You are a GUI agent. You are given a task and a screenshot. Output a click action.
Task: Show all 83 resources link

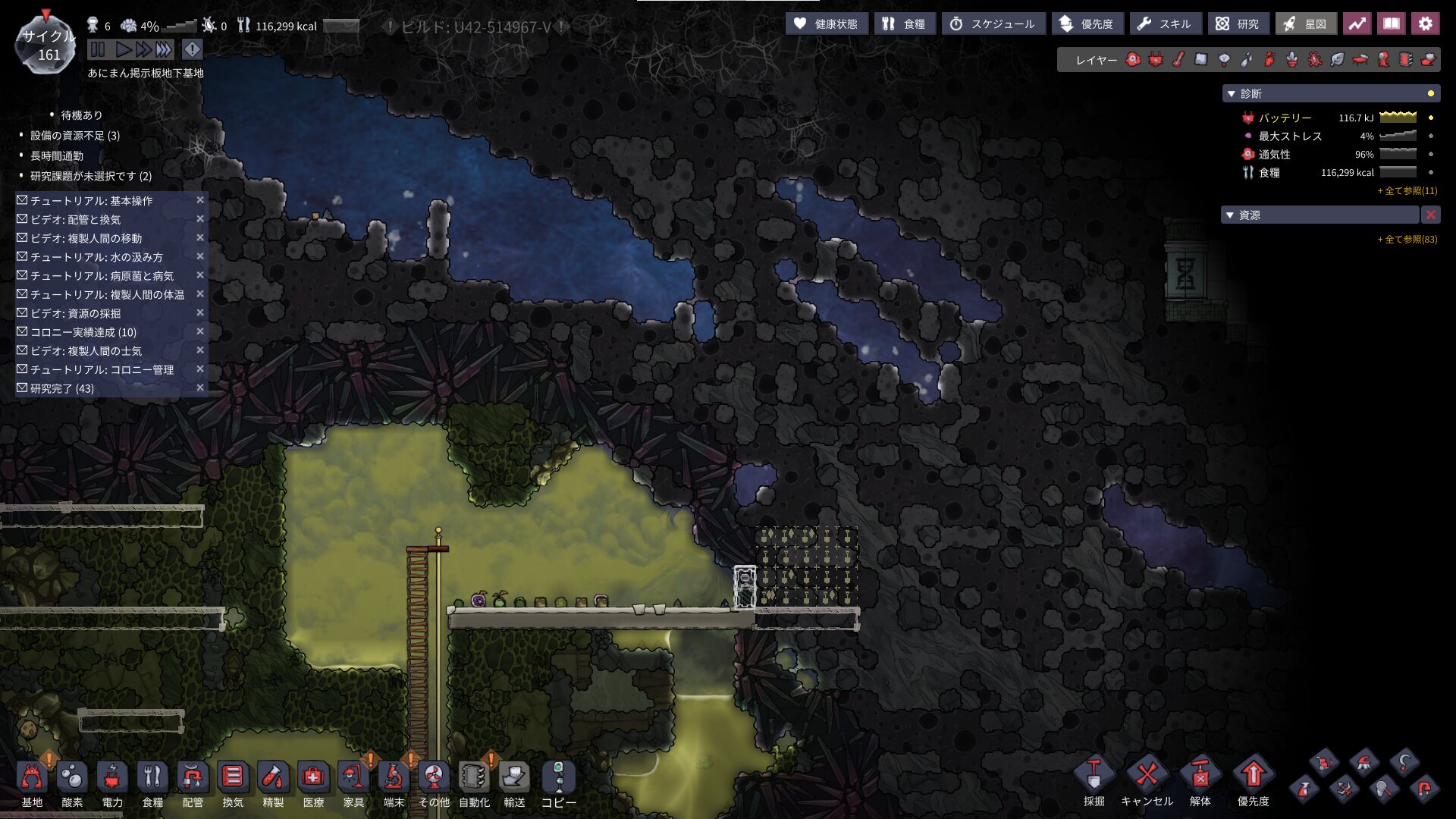1407,240
